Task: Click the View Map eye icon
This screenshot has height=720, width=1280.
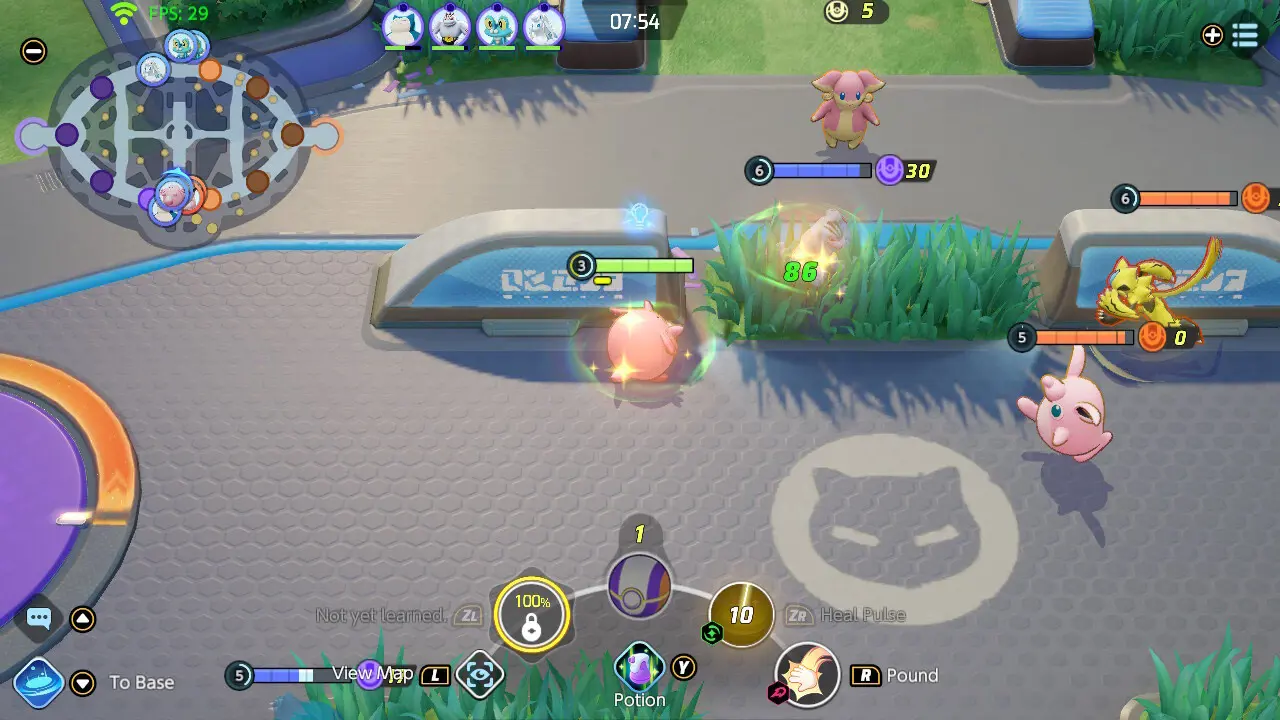Action: click(x=480, y=676)
